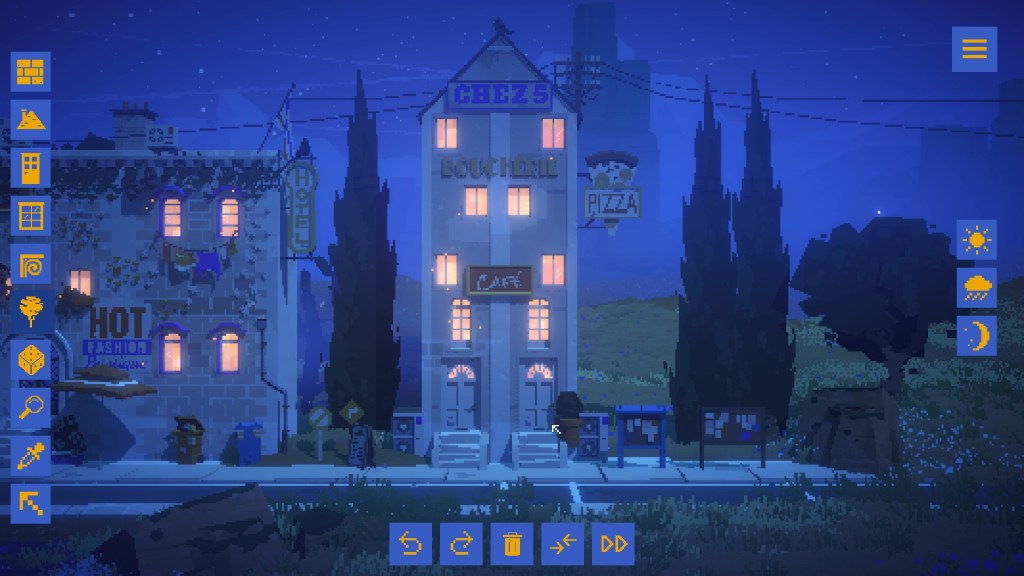Viewport: 1024px width, 576px height.
Task: Toggle the rain cloud weather
Action: [x=977, y=288]
